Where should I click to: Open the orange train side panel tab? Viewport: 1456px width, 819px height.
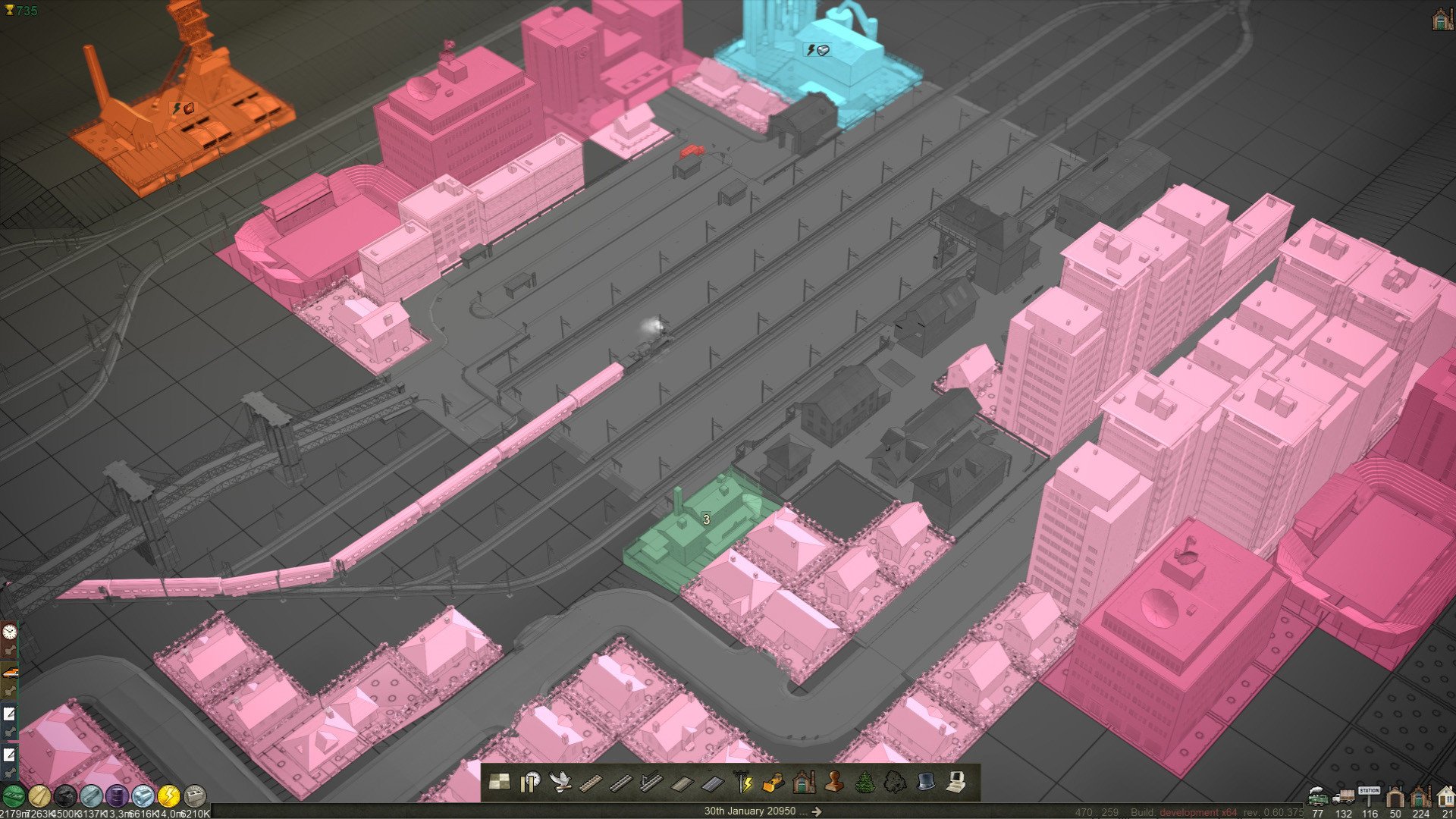point(9,672)
